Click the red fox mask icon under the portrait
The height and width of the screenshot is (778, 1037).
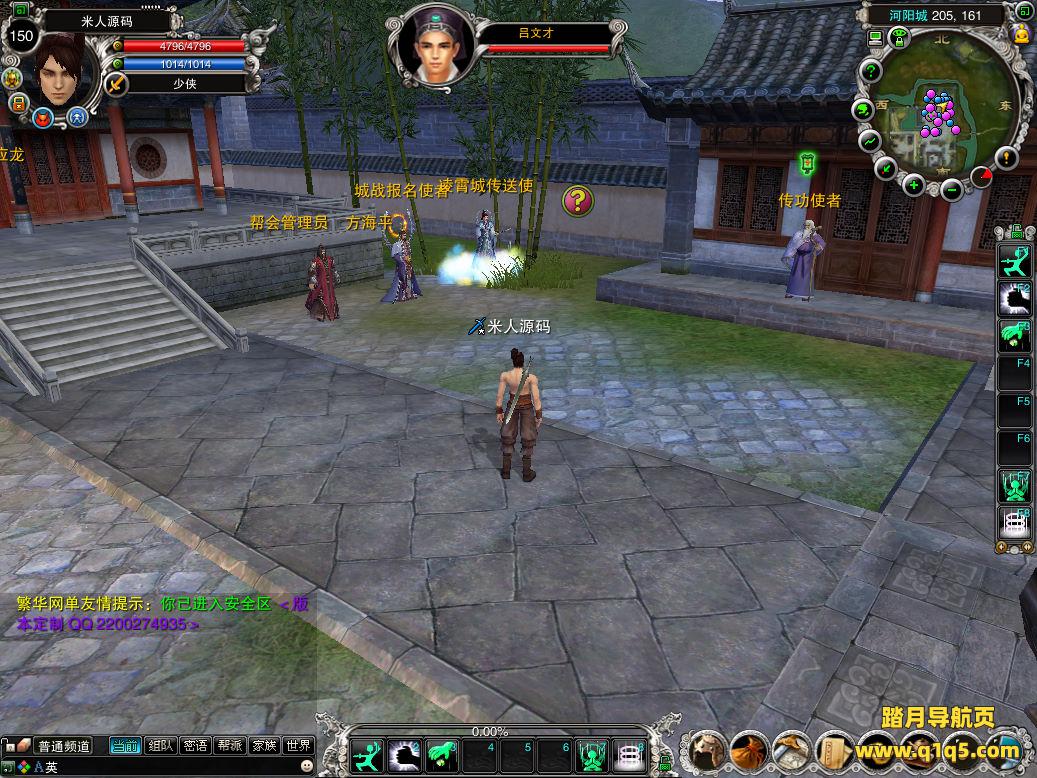43,118
